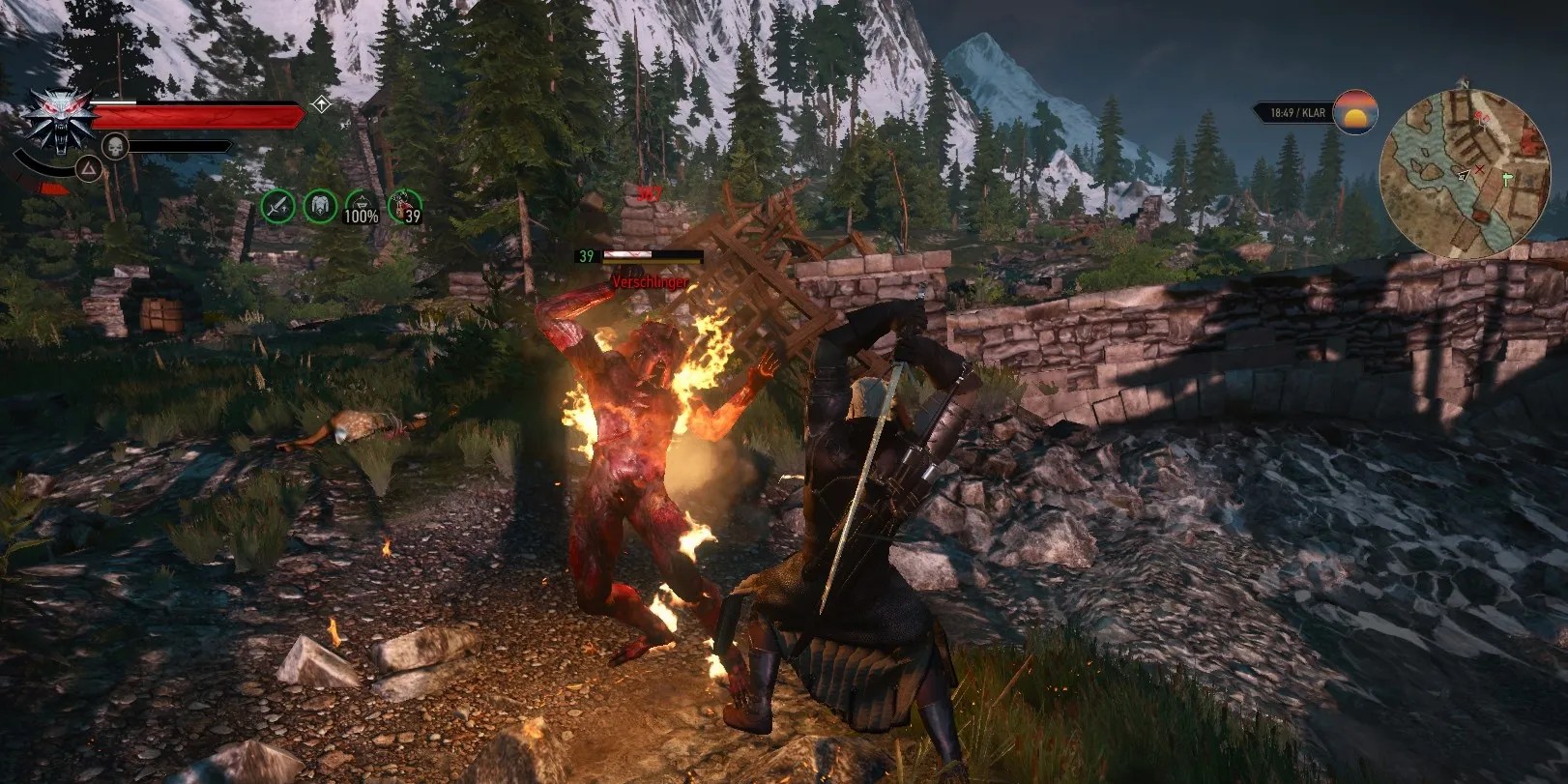The height and width of the screenshot is (784, 1568).
Task: Click the buff icon showing 39
Action: point(402,206)
